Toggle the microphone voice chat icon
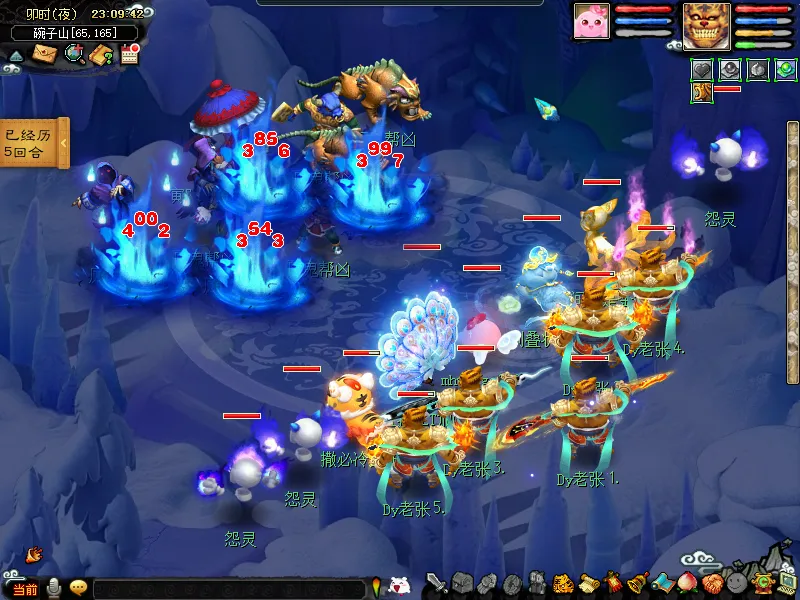800x600 pixels. [54, 588]
